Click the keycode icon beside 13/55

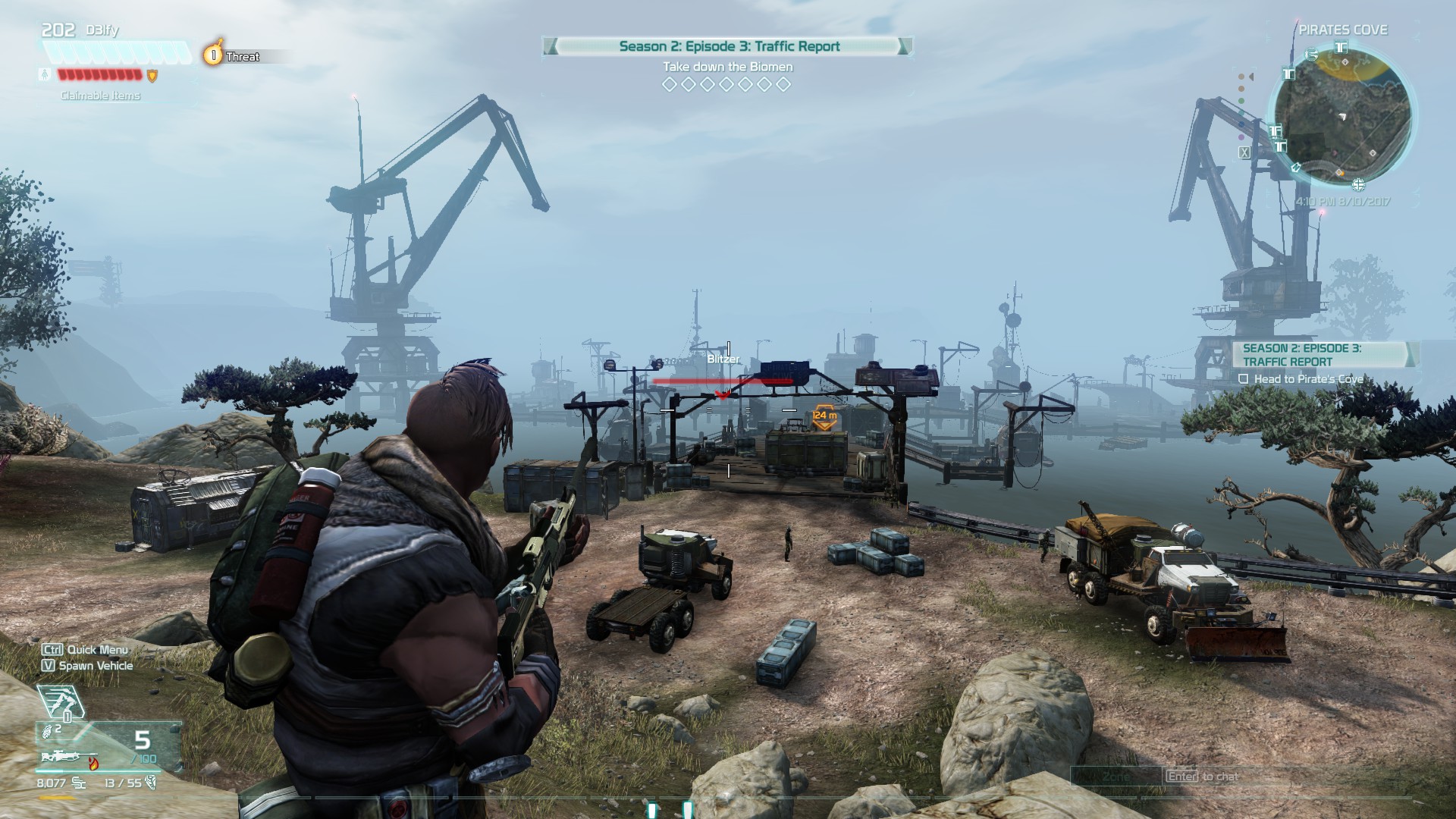click(152, 784)
